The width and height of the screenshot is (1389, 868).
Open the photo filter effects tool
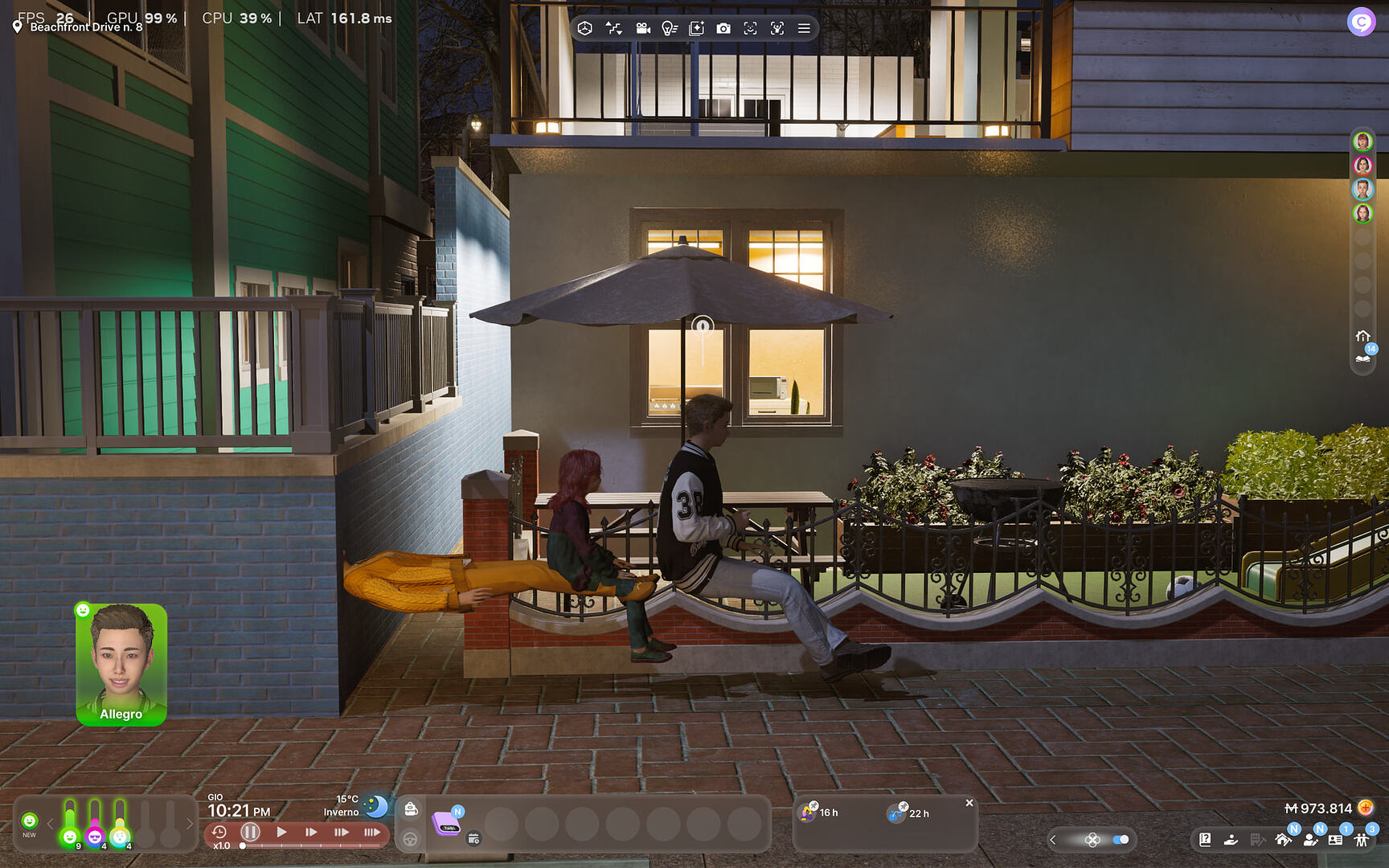tap(697, 28)
